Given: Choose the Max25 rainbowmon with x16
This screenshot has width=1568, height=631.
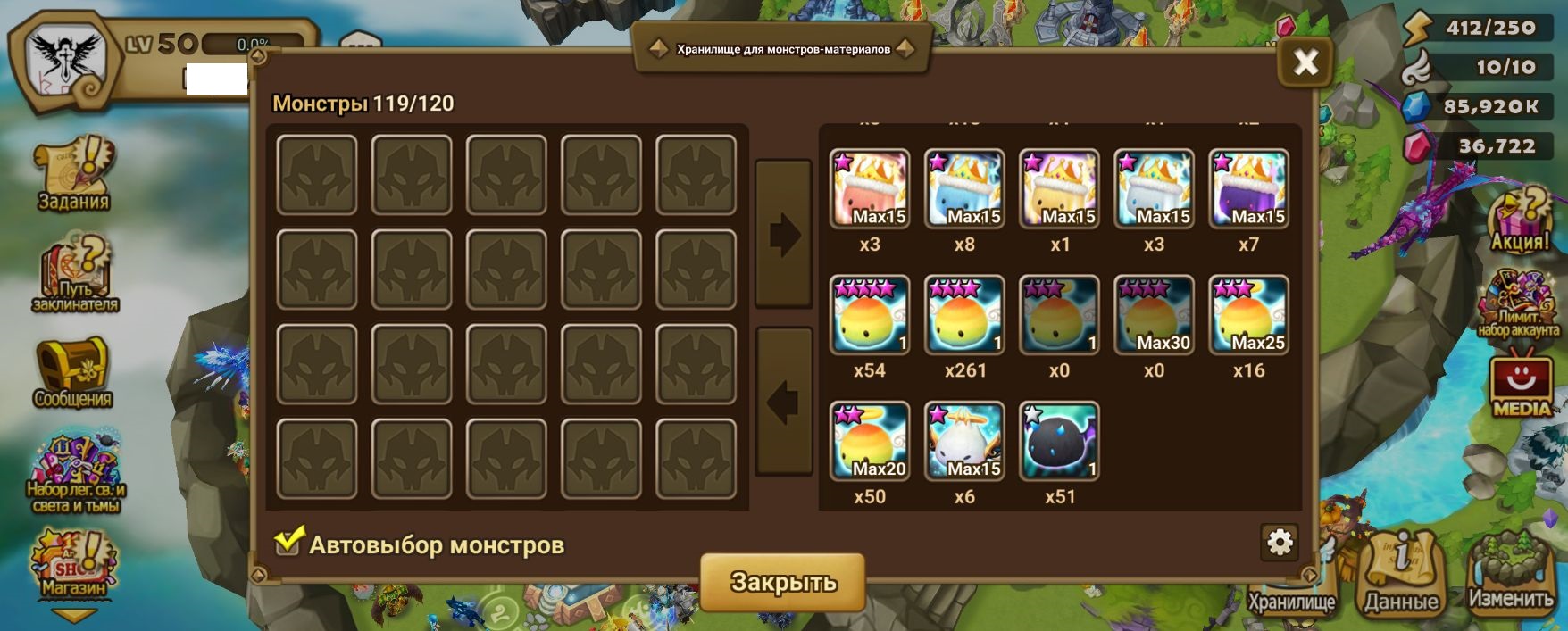Looking at the screenshot, I should pos(1248,315).
